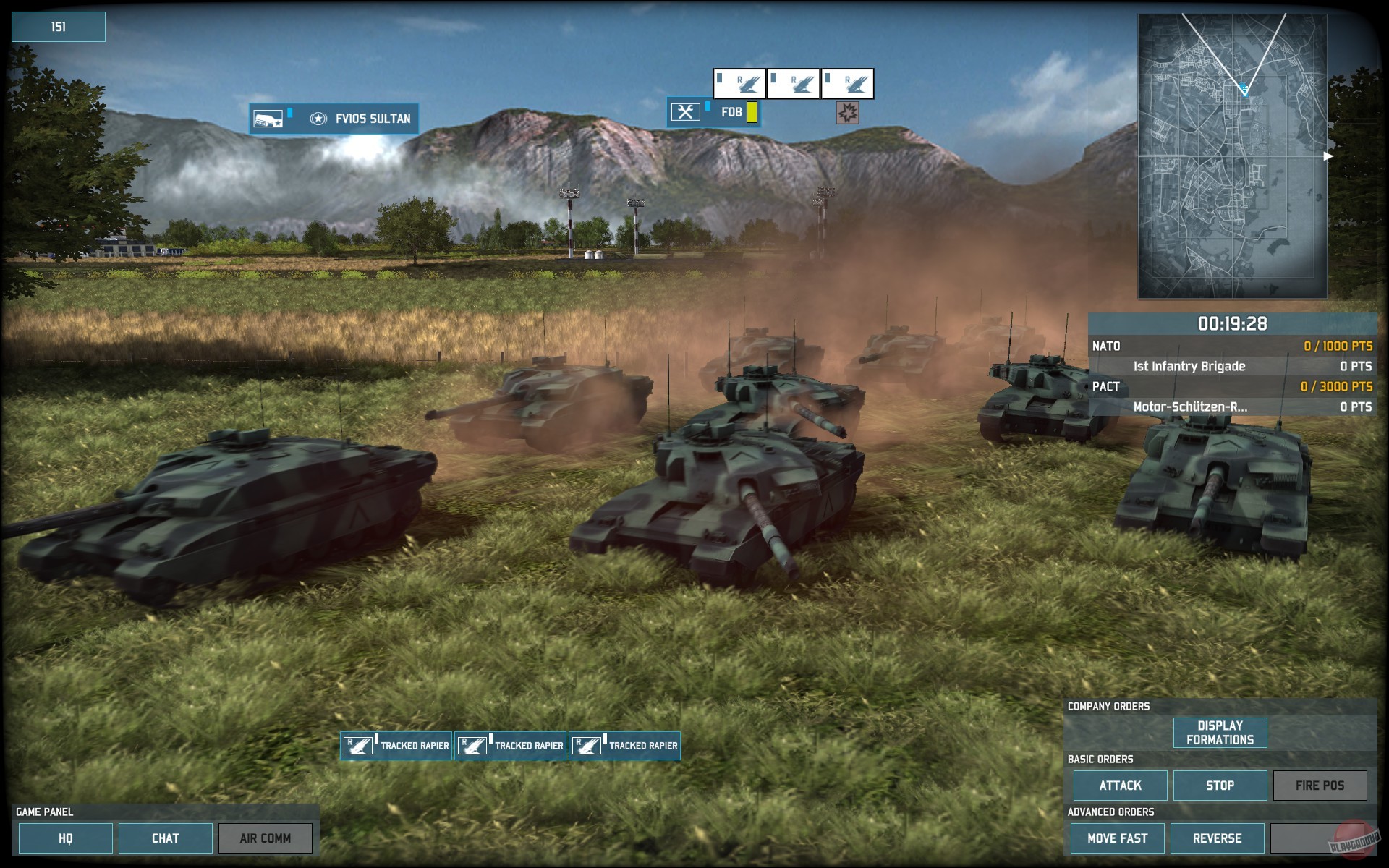The image size is (1389, 868).
Task: Issue the Attack order
Action: pos(1120,786)
